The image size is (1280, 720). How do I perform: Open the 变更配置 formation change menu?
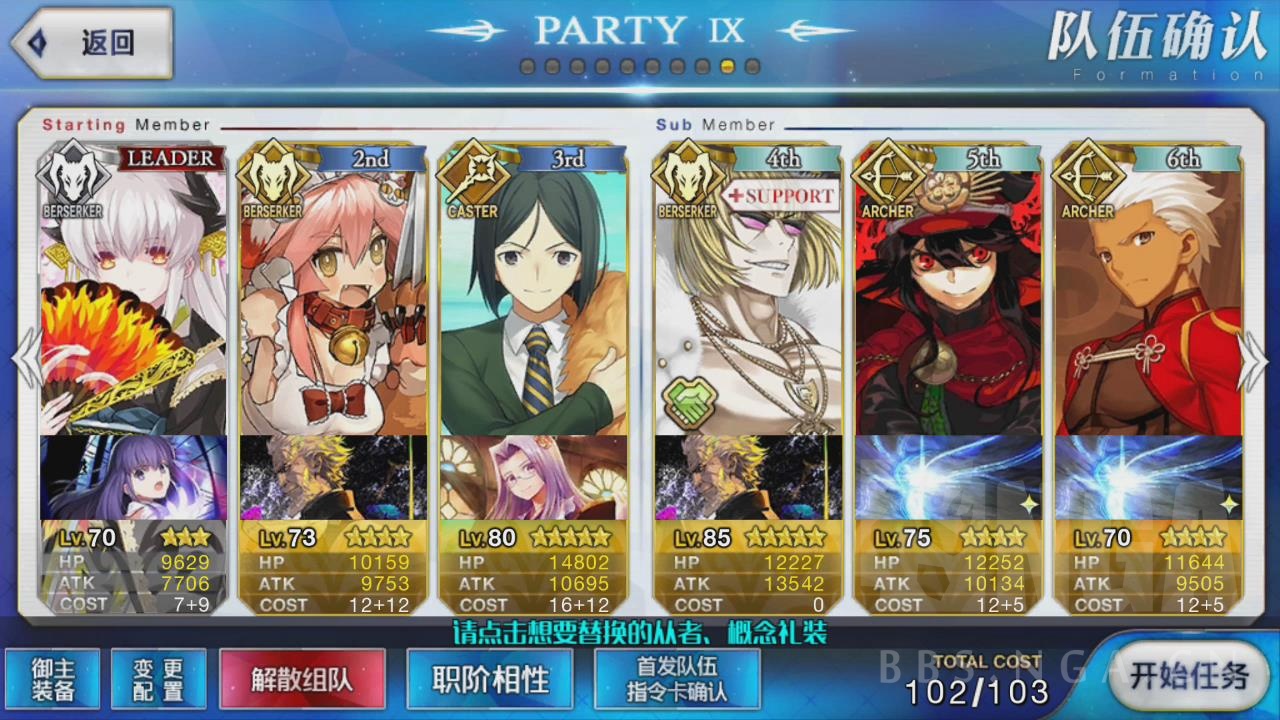tap(158, 679)
